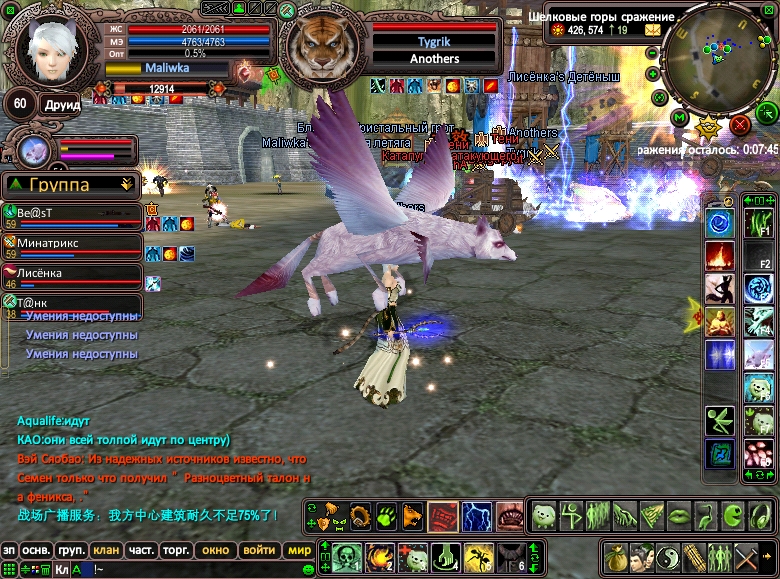Select party member Be@sT
The image size is (780, 579).
click(x=70, y=213)
